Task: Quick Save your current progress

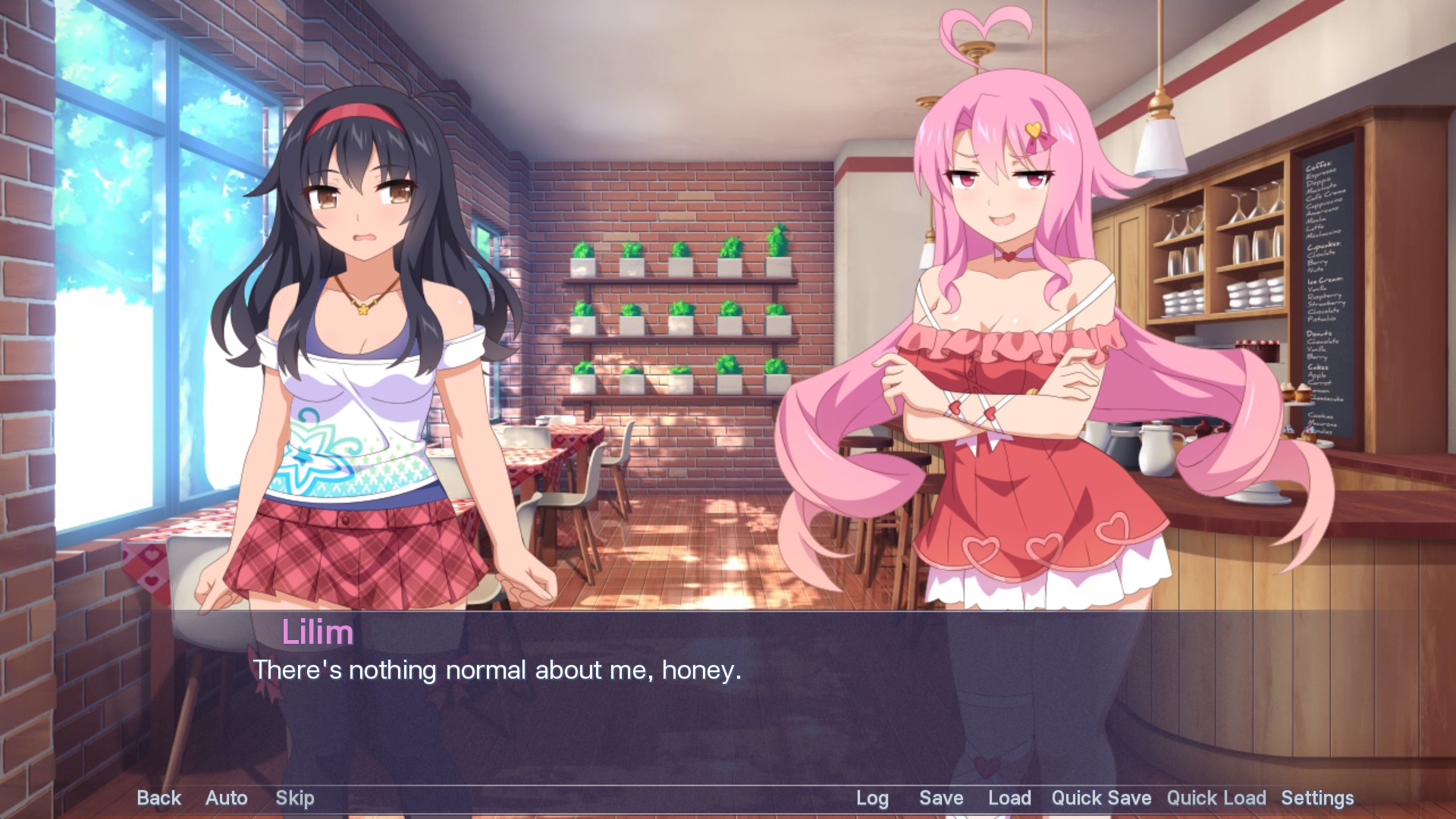Action: [x=1100, y=798]
